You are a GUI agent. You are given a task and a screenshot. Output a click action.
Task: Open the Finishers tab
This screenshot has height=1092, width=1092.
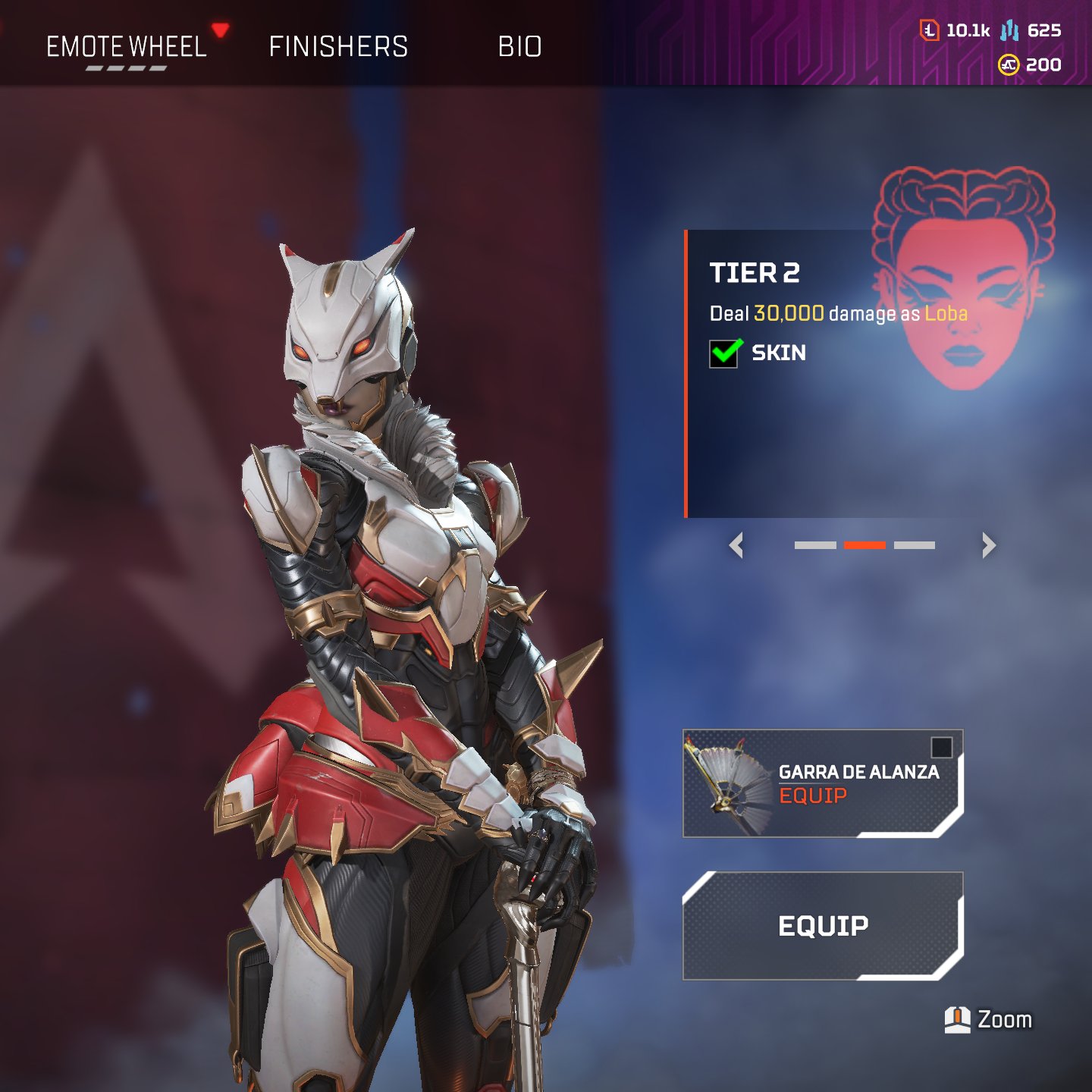(338, 47)
